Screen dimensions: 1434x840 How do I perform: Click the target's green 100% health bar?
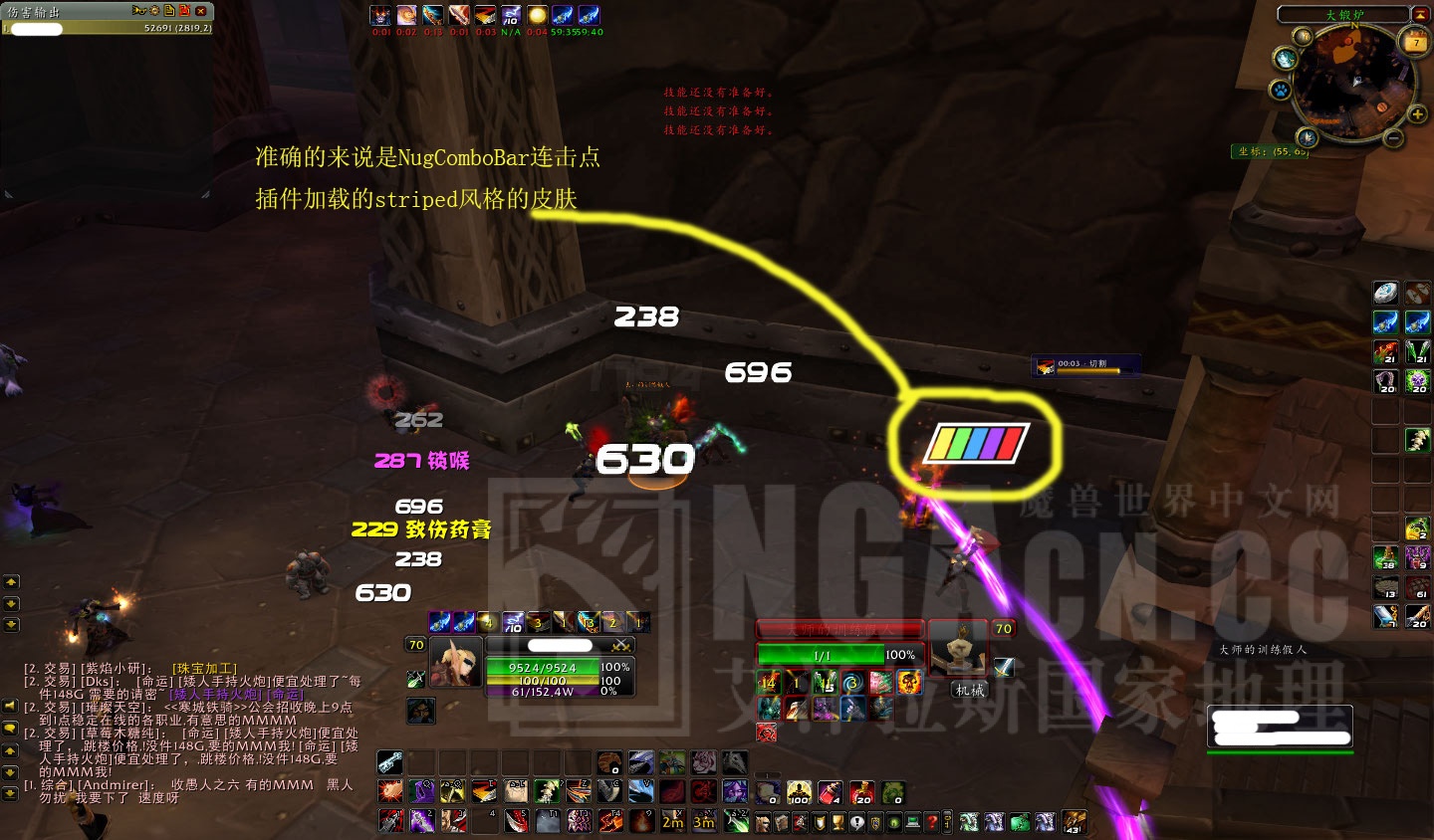coord(822,655)
